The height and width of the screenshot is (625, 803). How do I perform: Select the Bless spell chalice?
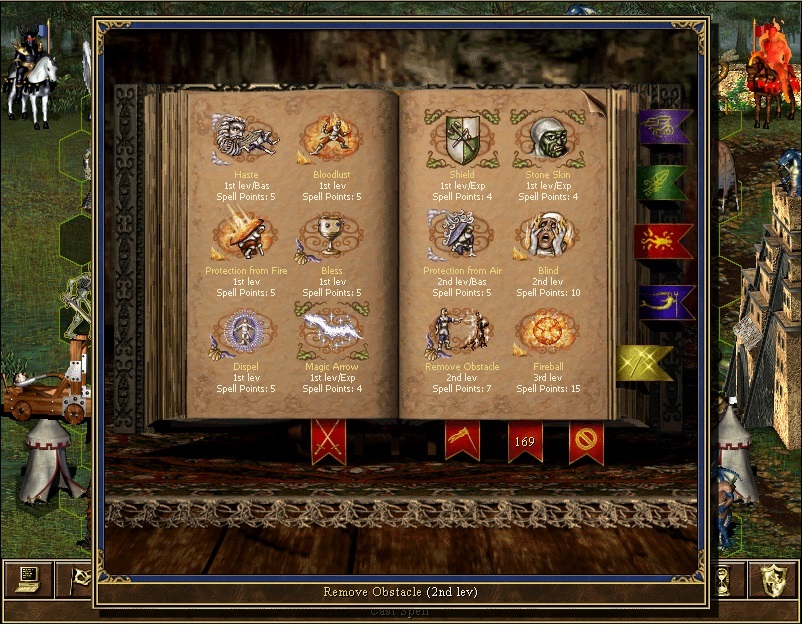(x=331, y=234)
